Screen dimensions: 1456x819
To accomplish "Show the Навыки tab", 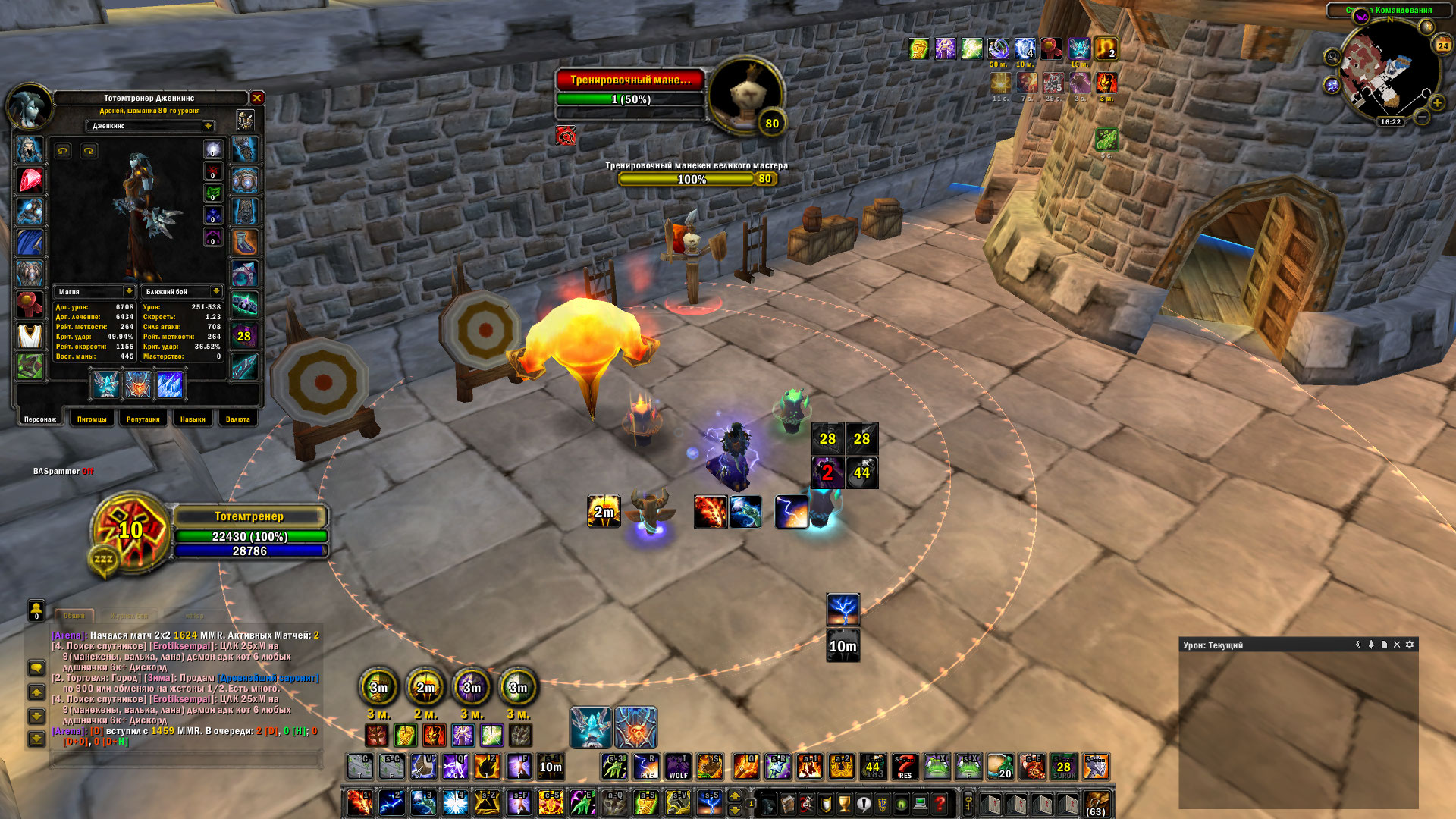I will [x=193, y=419].
